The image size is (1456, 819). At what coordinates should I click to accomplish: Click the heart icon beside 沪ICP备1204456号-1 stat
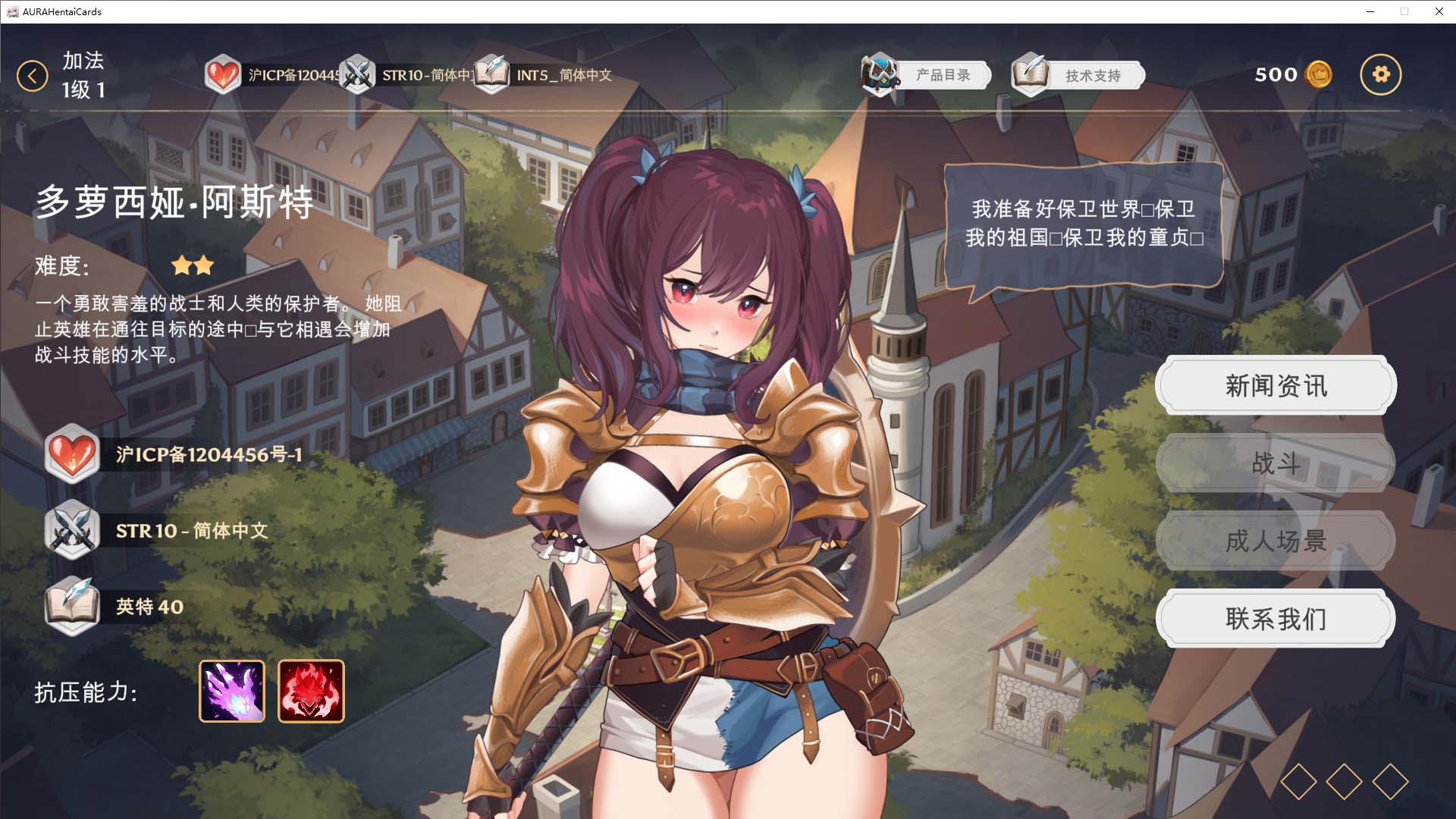(x=73, y=455)
